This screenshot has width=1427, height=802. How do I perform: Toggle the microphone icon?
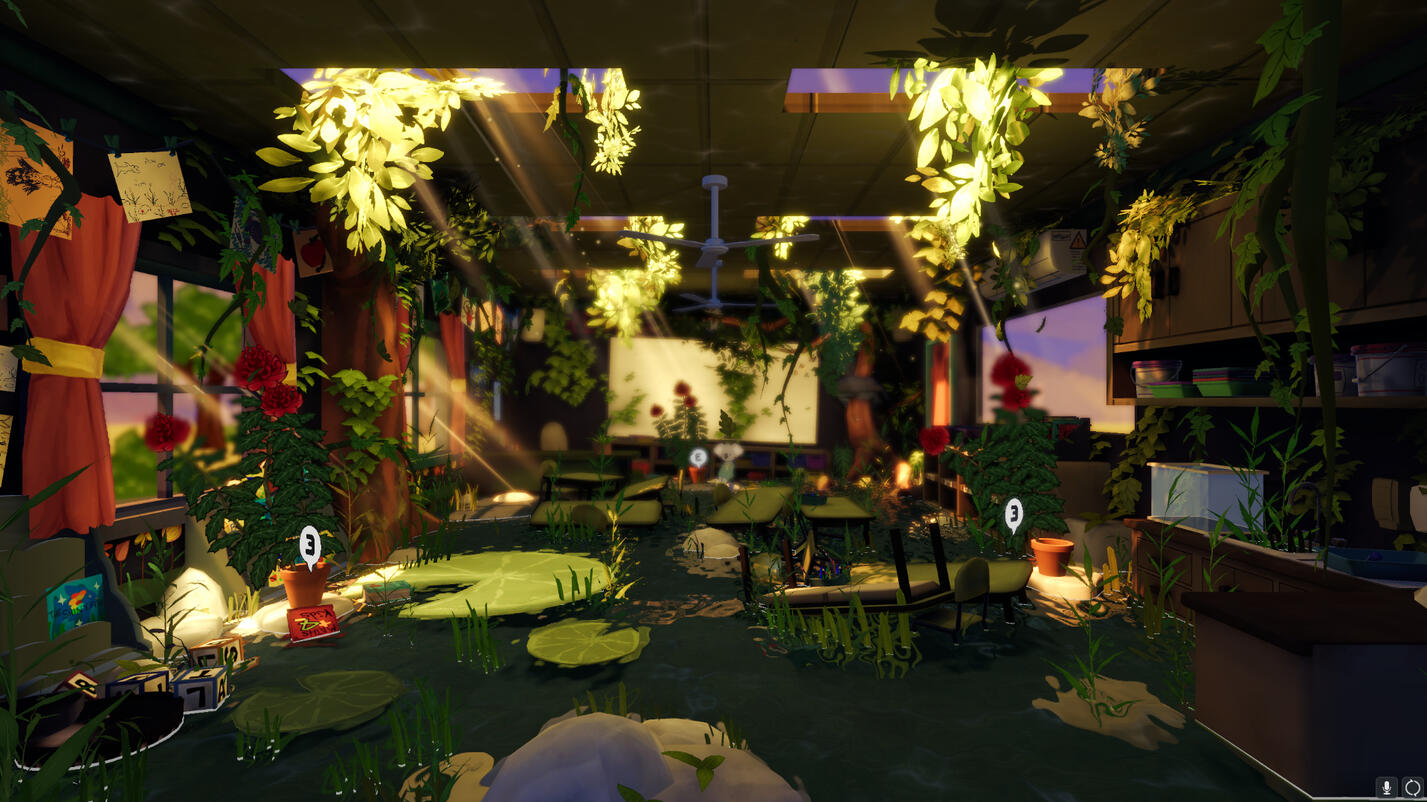[1387, 787]
